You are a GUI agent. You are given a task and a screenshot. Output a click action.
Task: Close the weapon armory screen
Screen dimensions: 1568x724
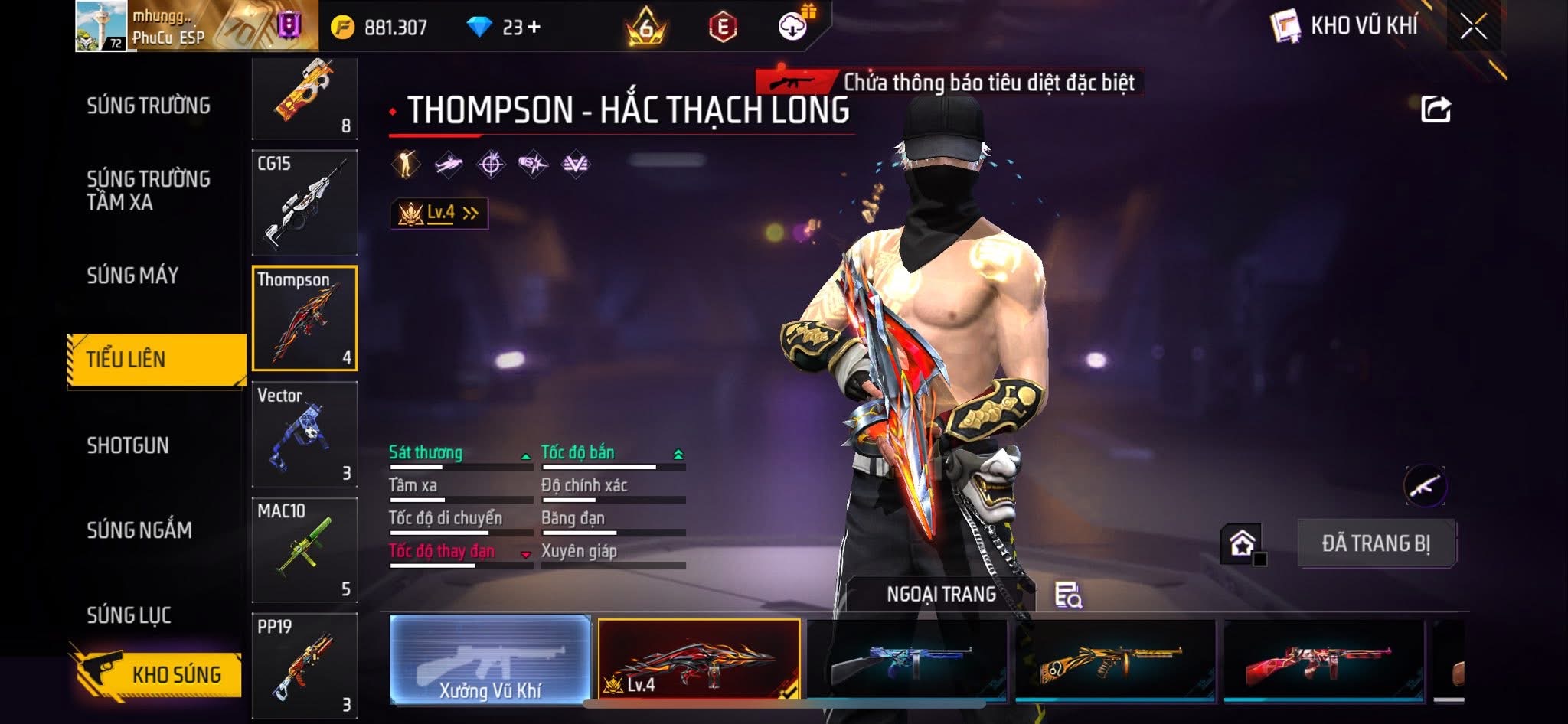click(x=1473, y=27)
